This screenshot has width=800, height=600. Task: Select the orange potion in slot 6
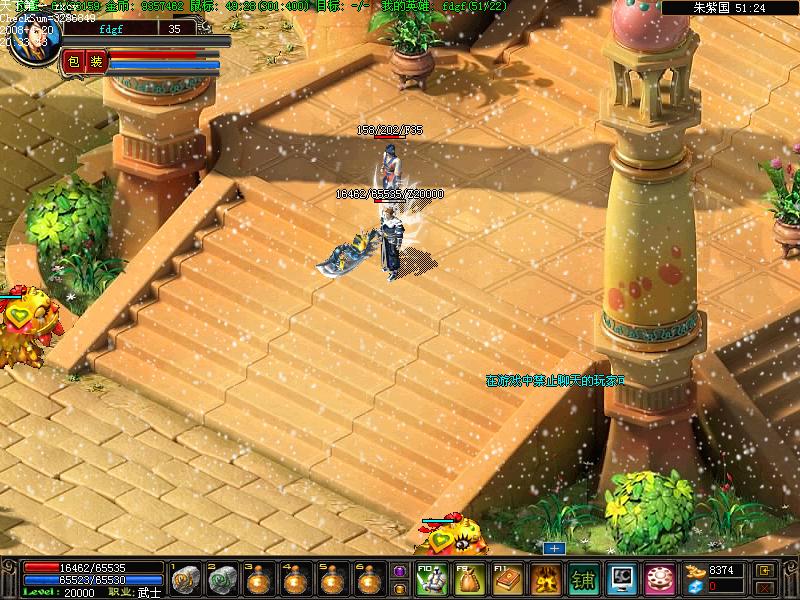[368, 579]
